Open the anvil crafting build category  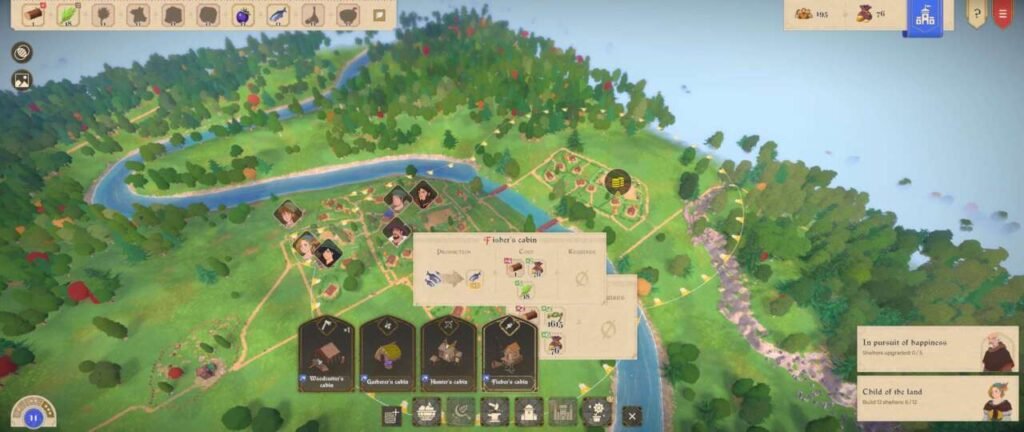(494, 412)
